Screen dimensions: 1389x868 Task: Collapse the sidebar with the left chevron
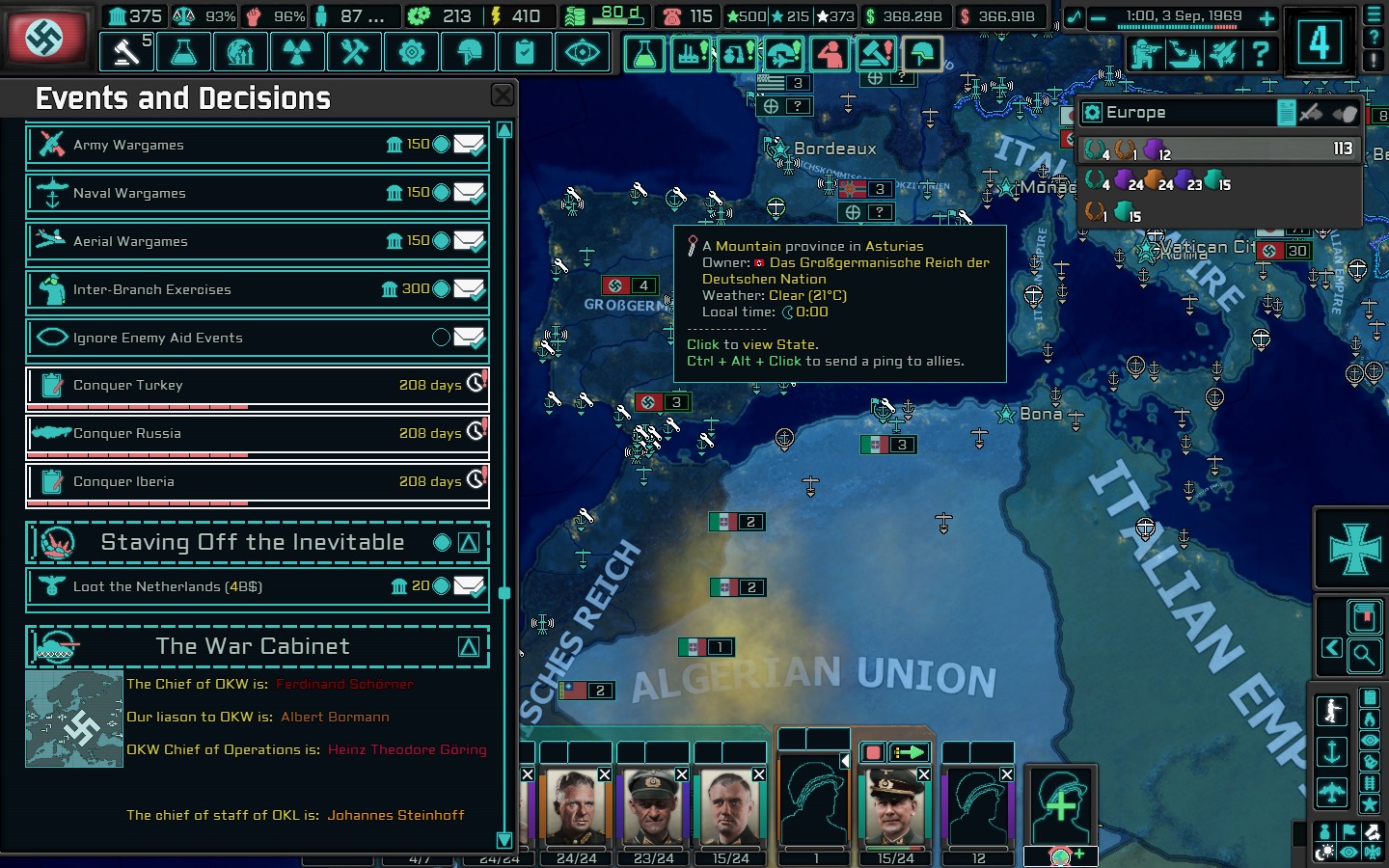pyautogui.click(x=1332, y=649)
